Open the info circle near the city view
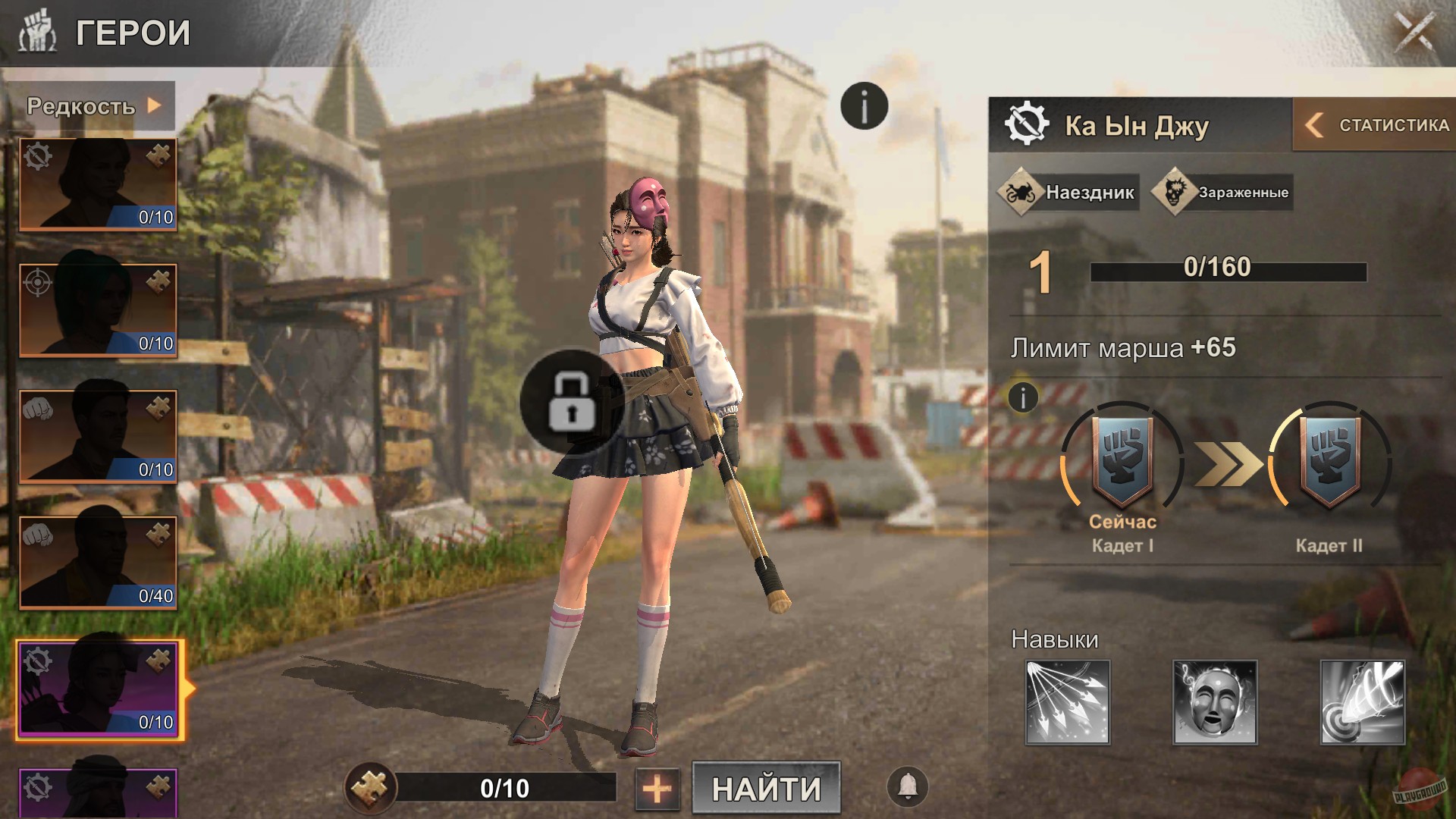Screen dimensions: 1456x819 863,106
